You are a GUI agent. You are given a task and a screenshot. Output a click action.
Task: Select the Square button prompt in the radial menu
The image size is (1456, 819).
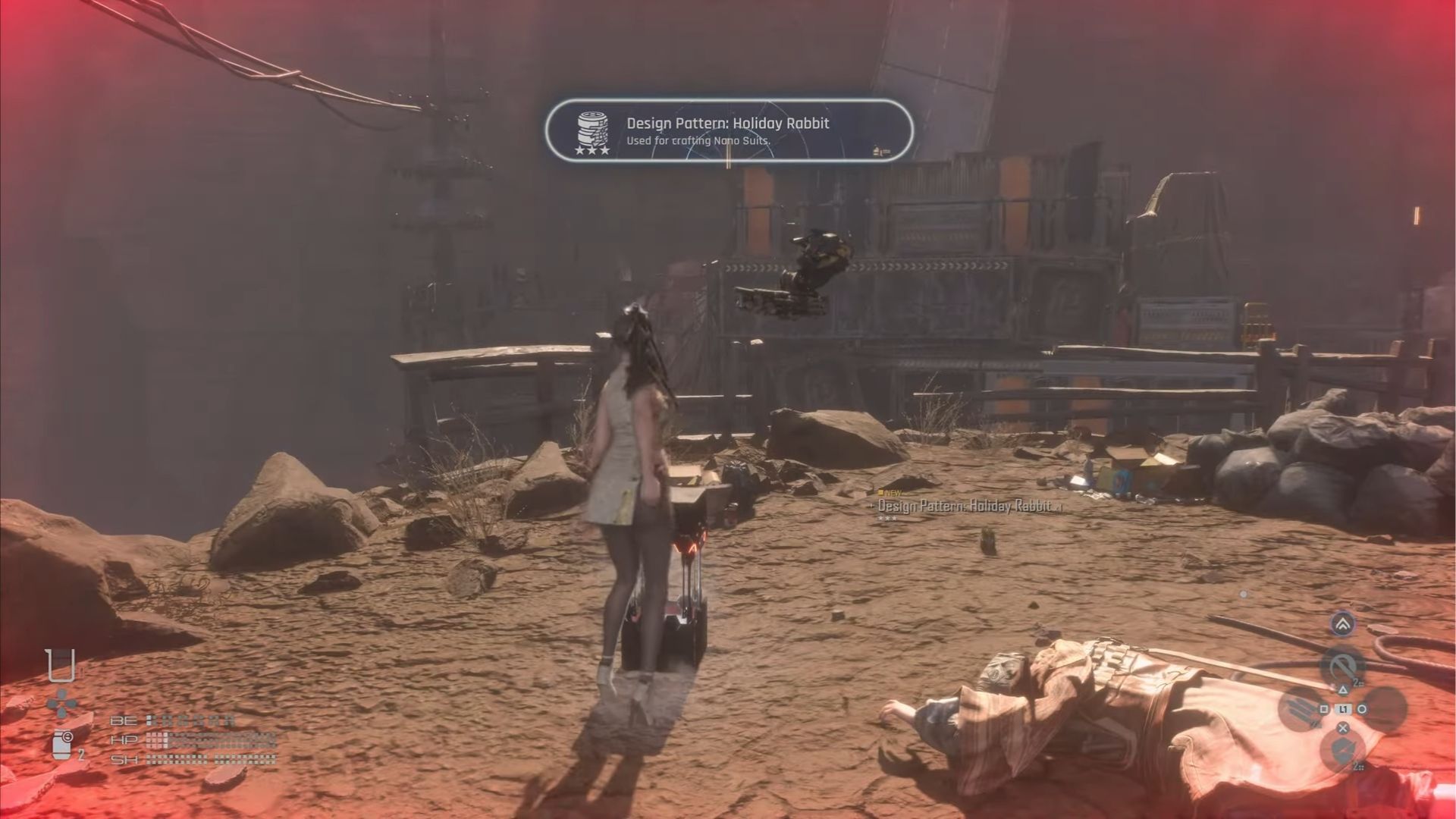[x=1324, y=708]
